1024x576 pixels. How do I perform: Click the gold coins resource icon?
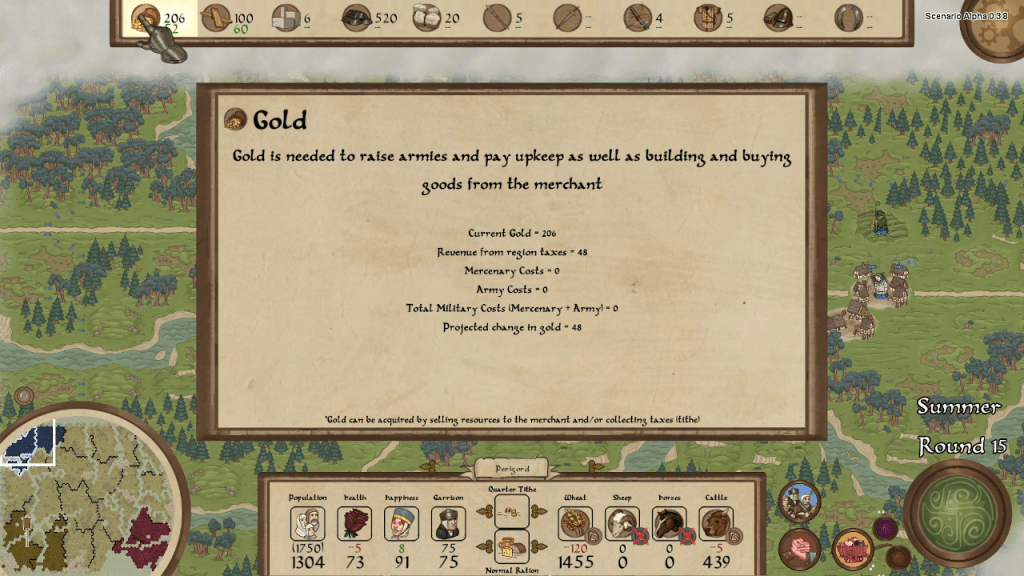(x=145, y=18)
